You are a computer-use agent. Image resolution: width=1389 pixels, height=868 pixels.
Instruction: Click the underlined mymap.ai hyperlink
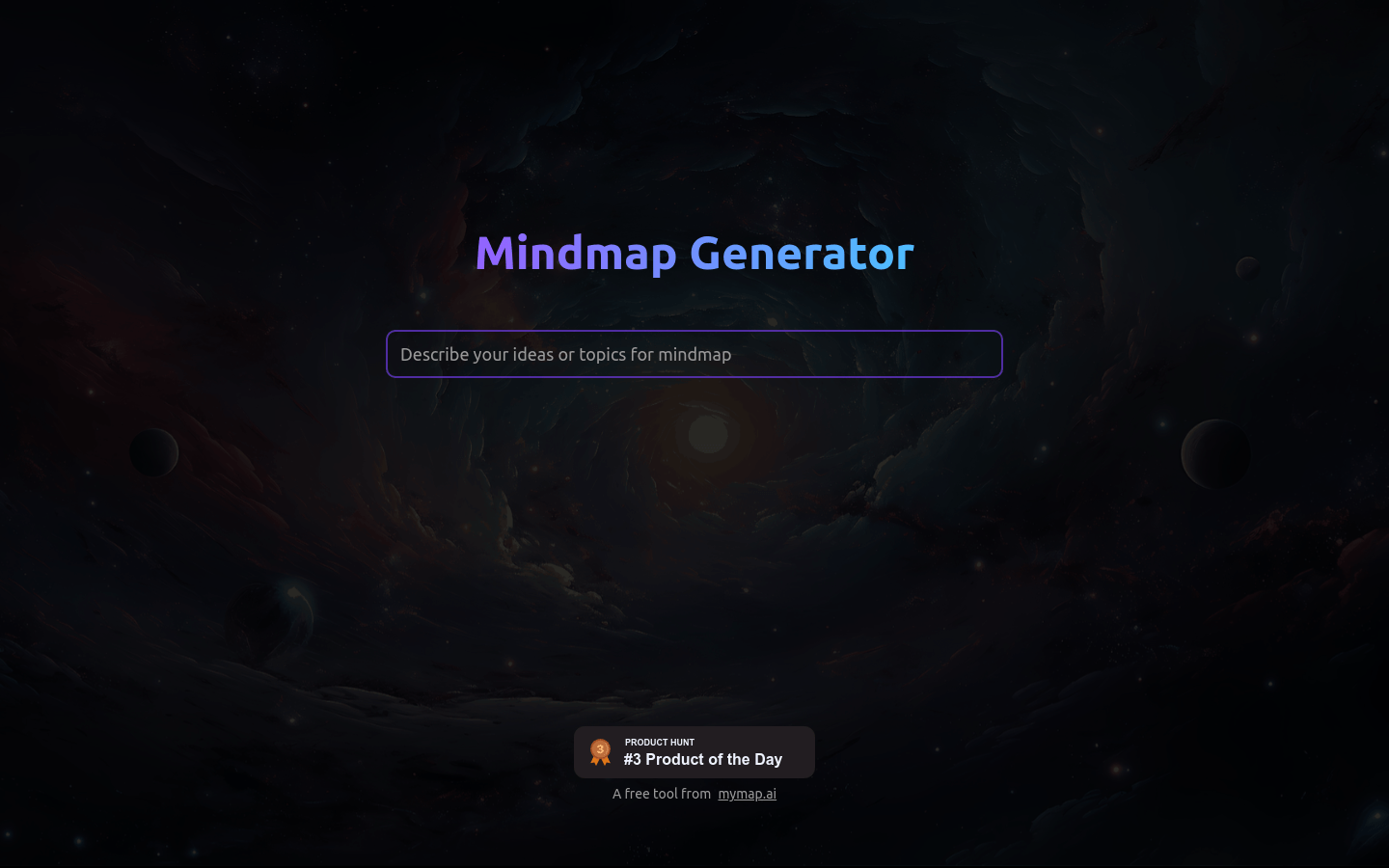pyautogui.click(x=747, y=794)
